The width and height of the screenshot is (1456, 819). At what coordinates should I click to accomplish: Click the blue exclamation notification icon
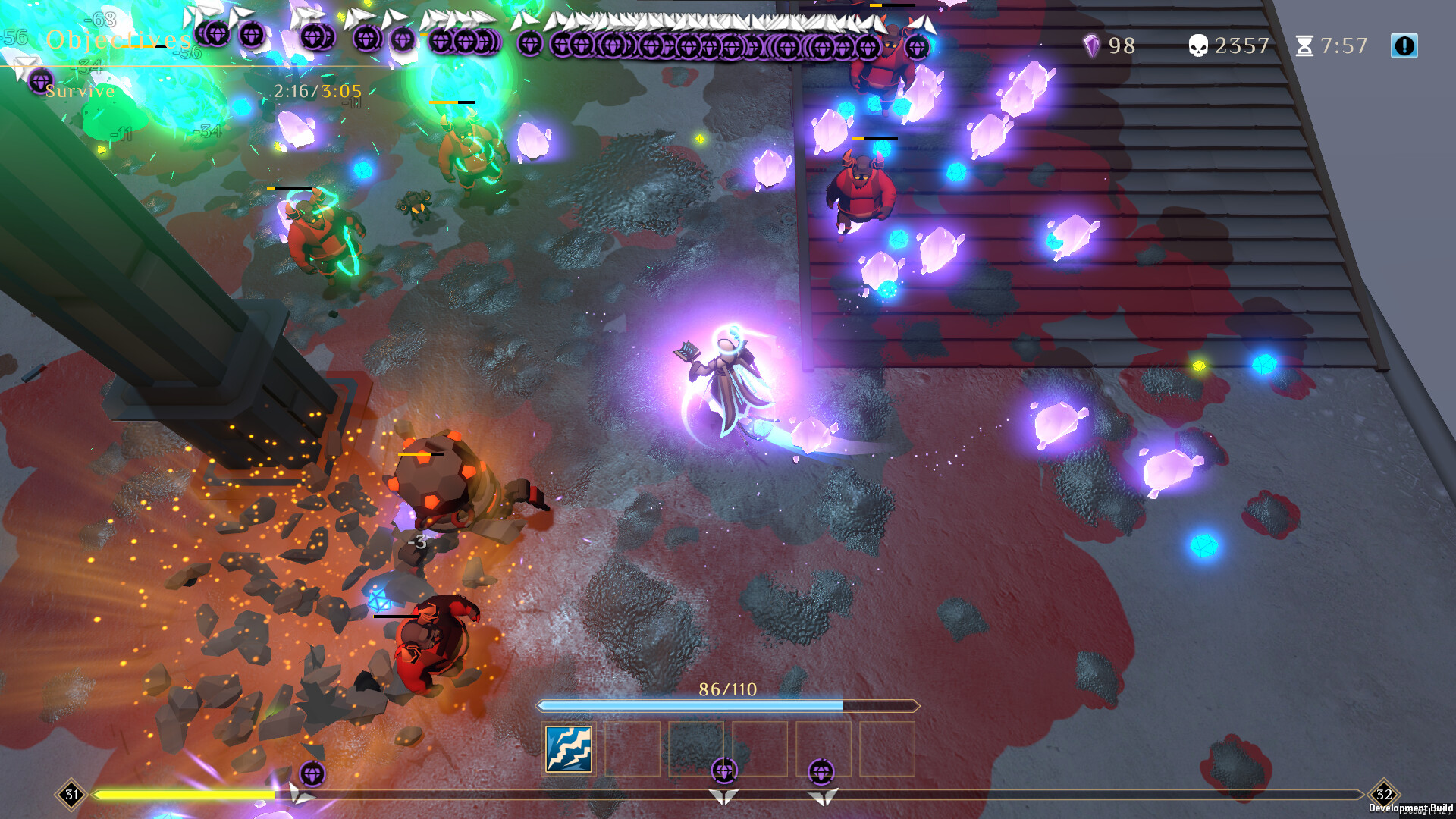point(1404,45)
